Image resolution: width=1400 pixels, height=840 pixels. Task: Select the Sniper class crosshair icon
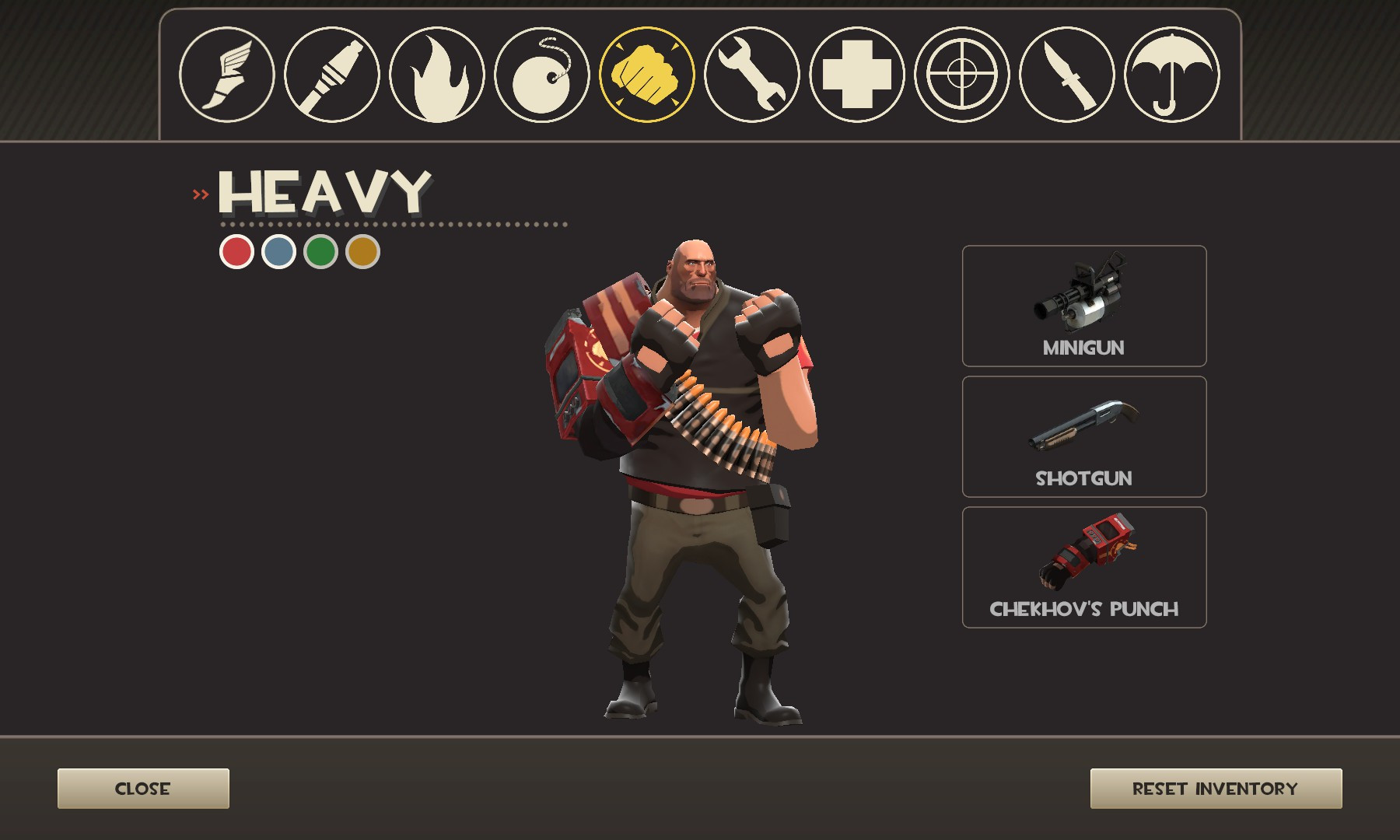click(961, 74)
